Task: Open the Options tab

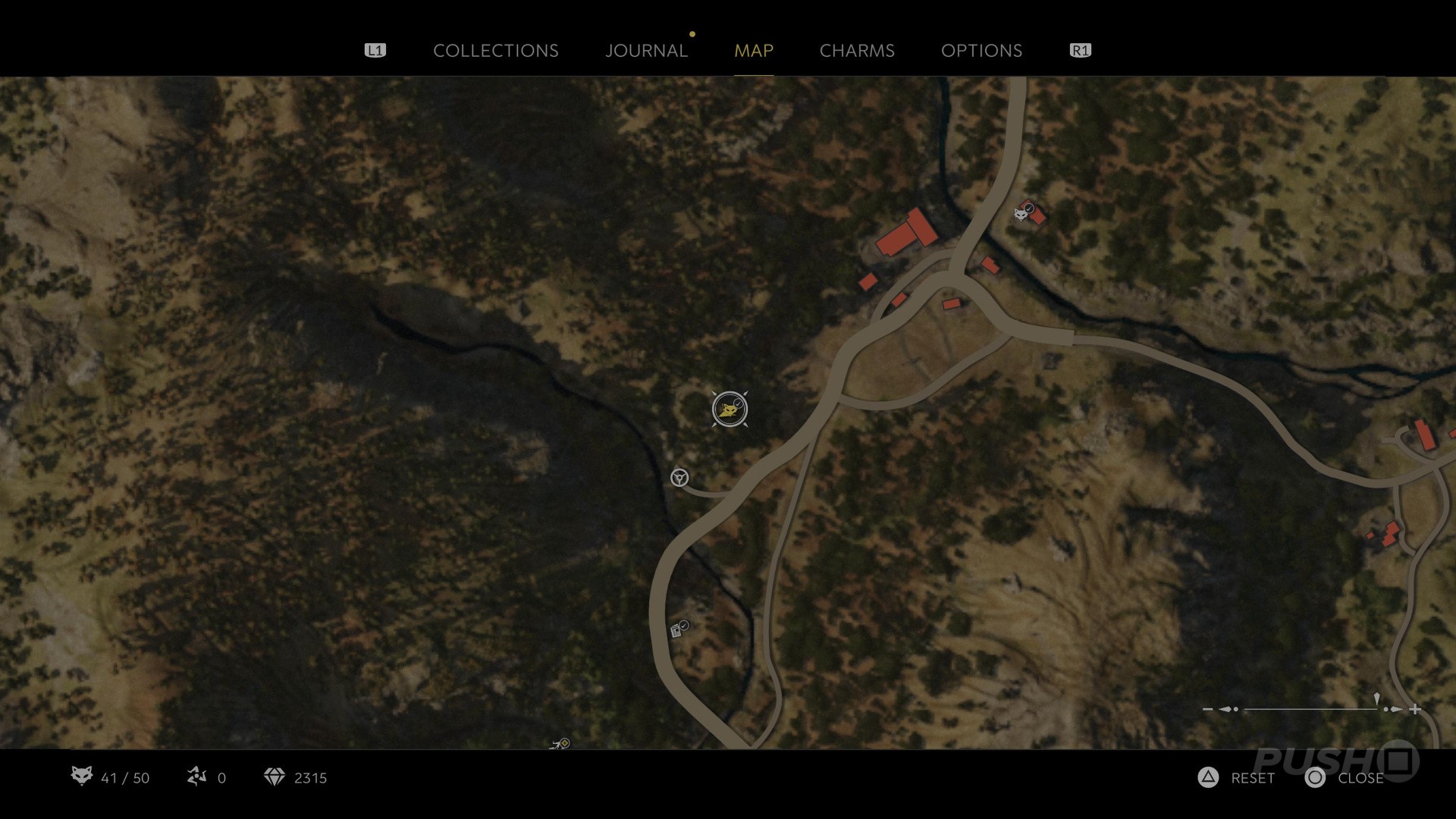Action: tap(981, 51)
